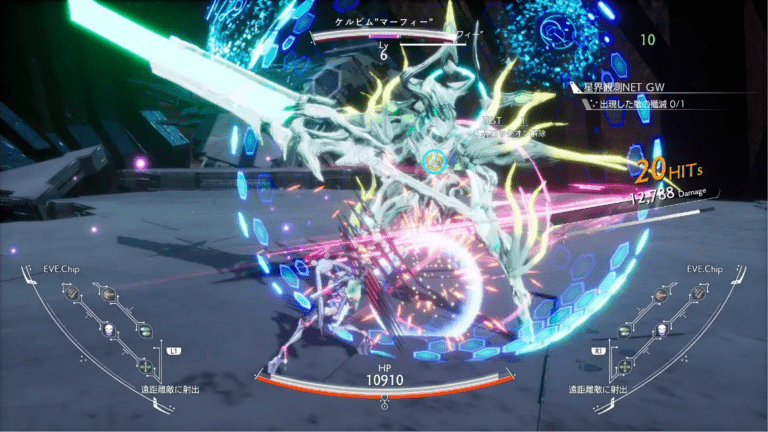
Task: Select the skull chip in left EVE.Chip panel
Action: [109, 330]
